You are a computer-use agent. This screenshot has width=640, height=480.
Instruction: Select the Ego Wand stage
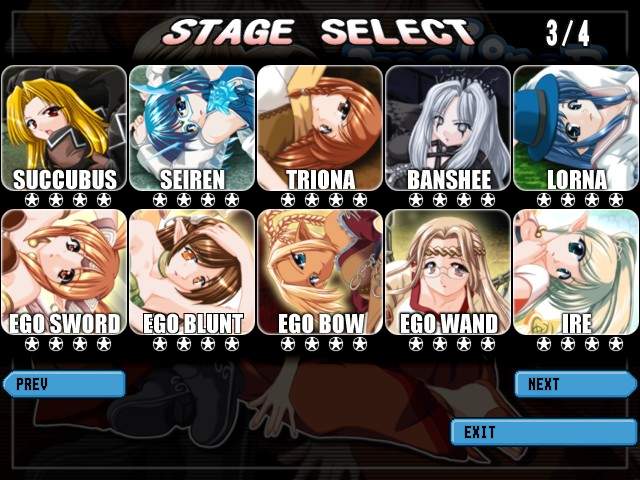click(448, 272)
